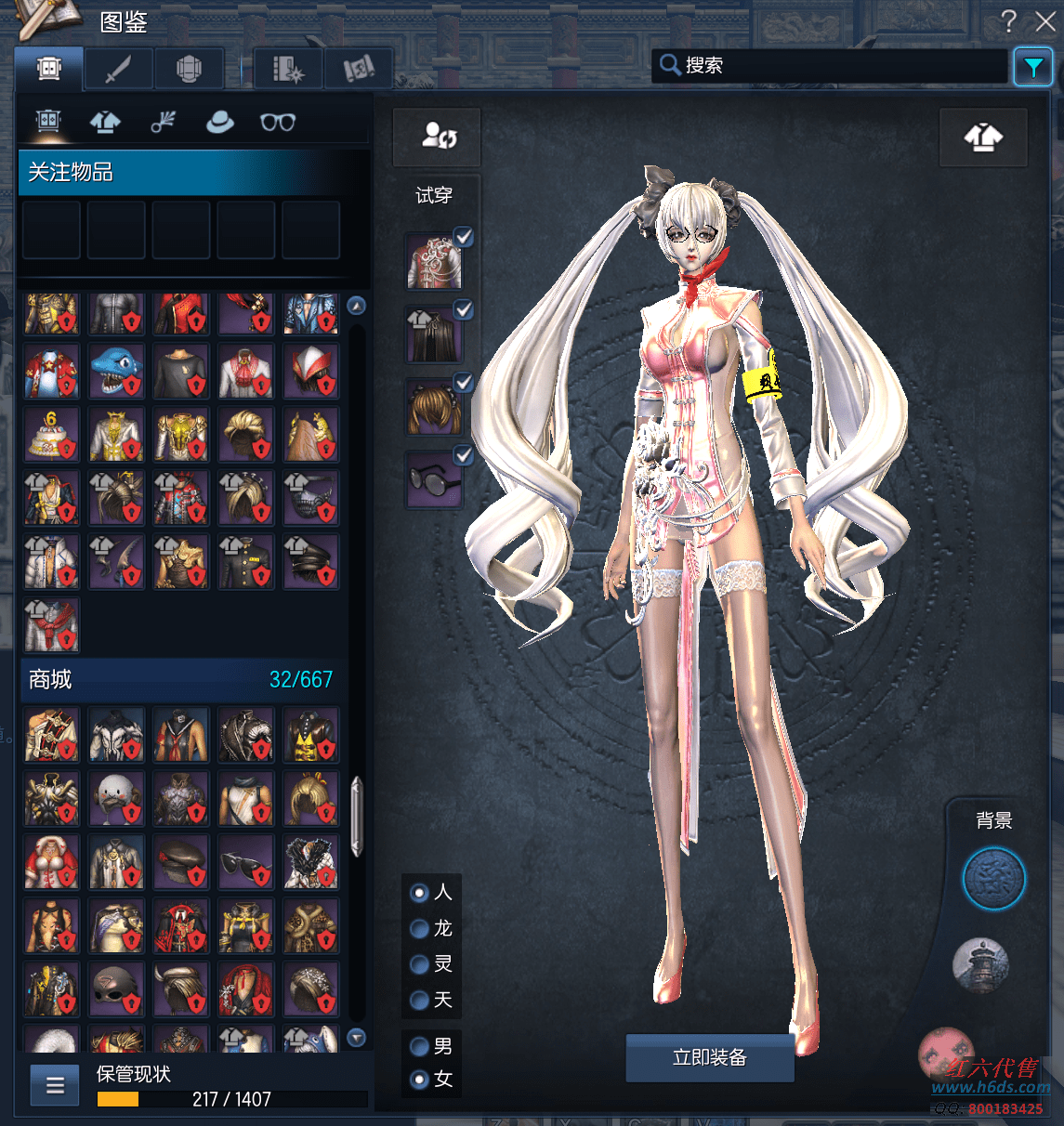Uncheck the tried-on glasses item

tap(463, 455)
